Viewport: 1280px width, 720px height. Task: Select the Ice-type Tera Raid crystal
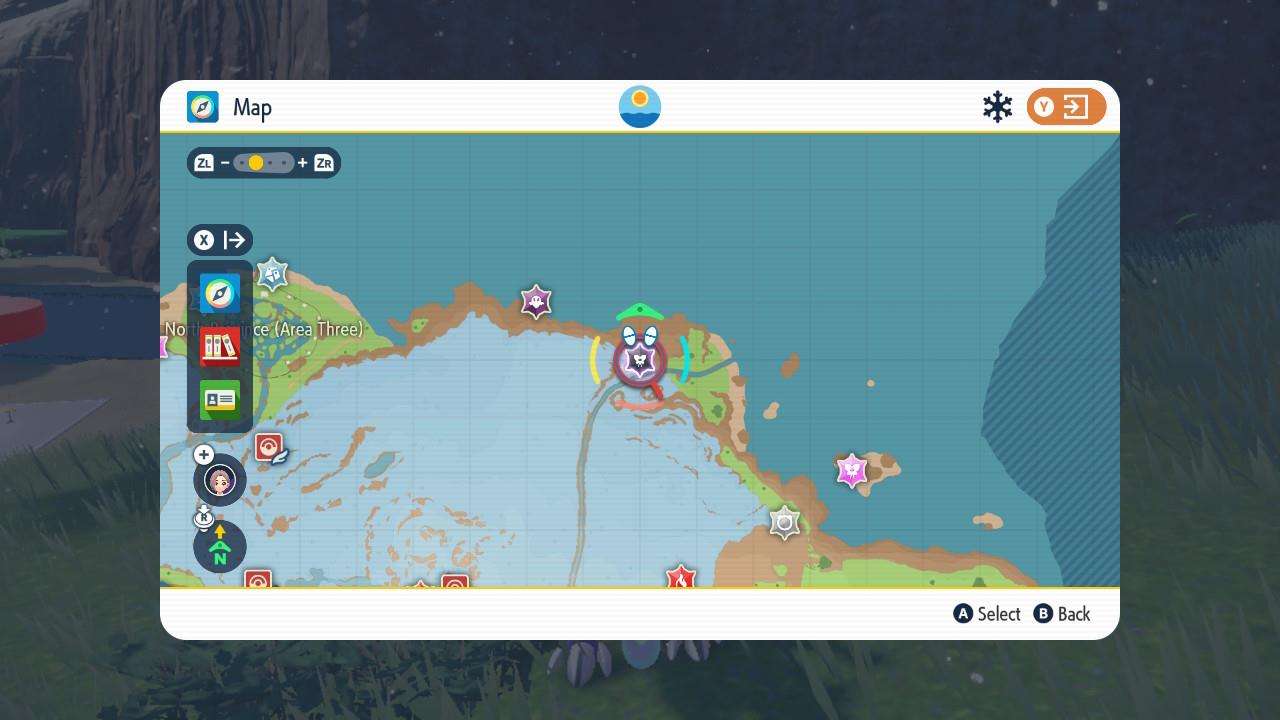(272, 273)
